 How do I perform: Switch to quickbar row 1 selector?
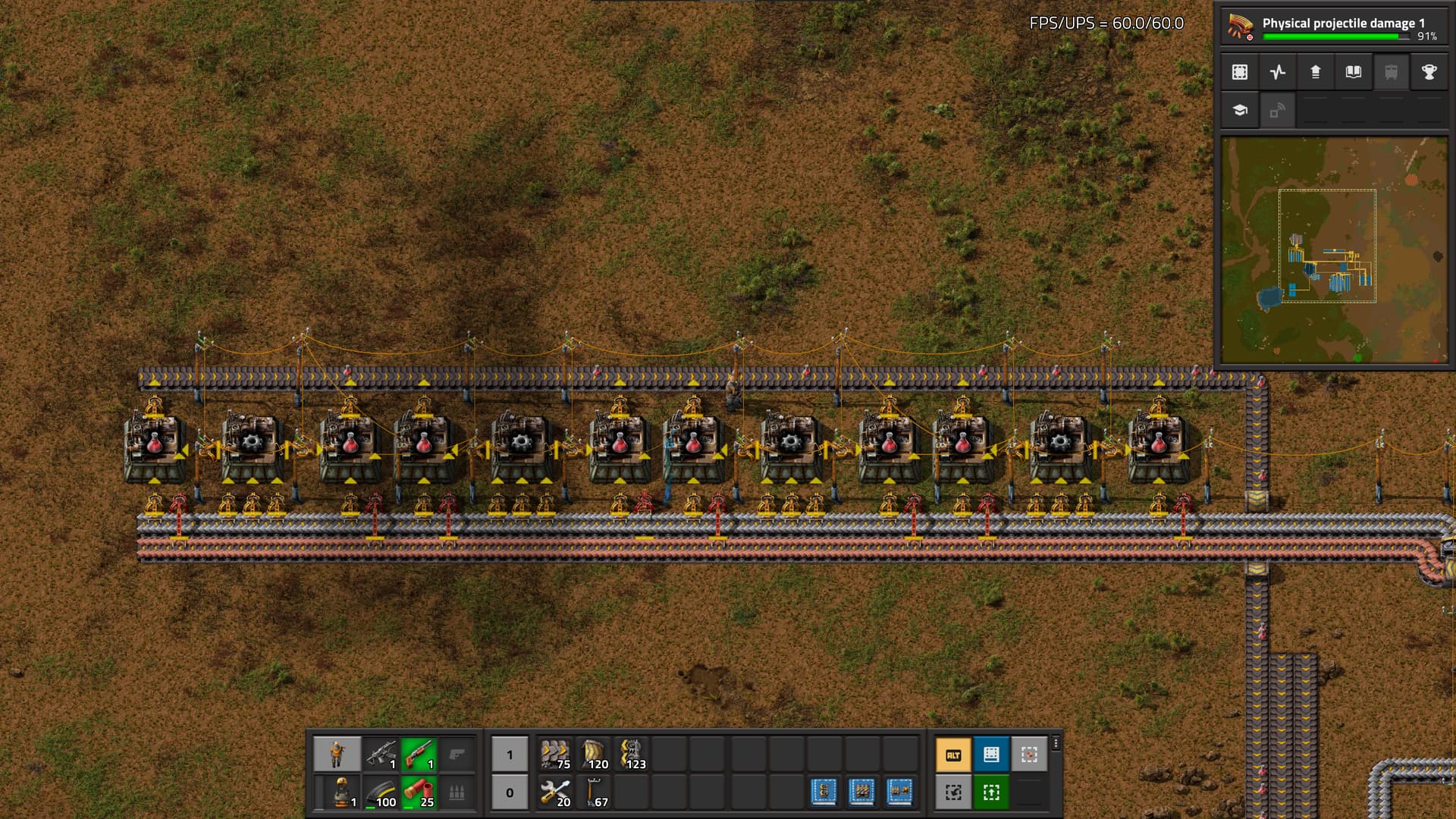tap(510, 755)
